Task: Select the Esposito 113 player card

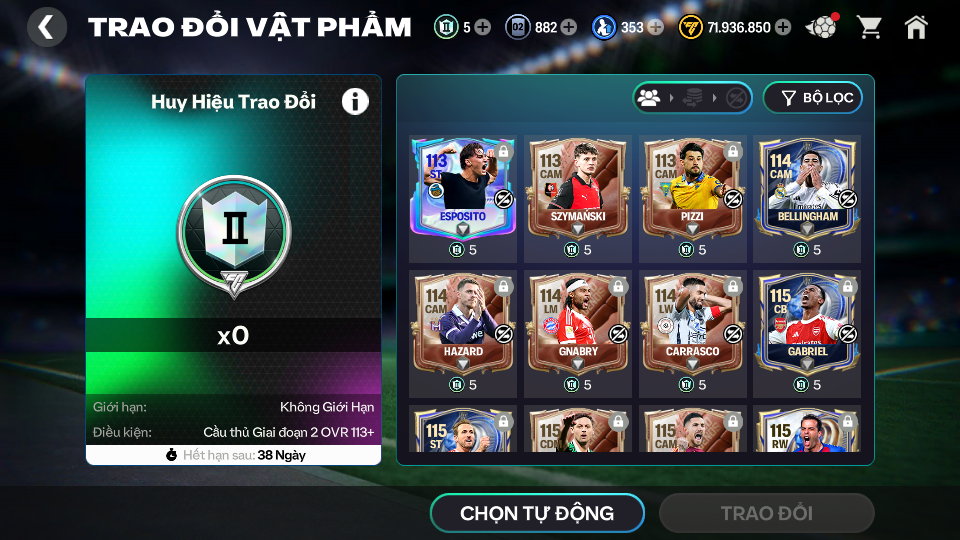Action: tap(462, 188)
